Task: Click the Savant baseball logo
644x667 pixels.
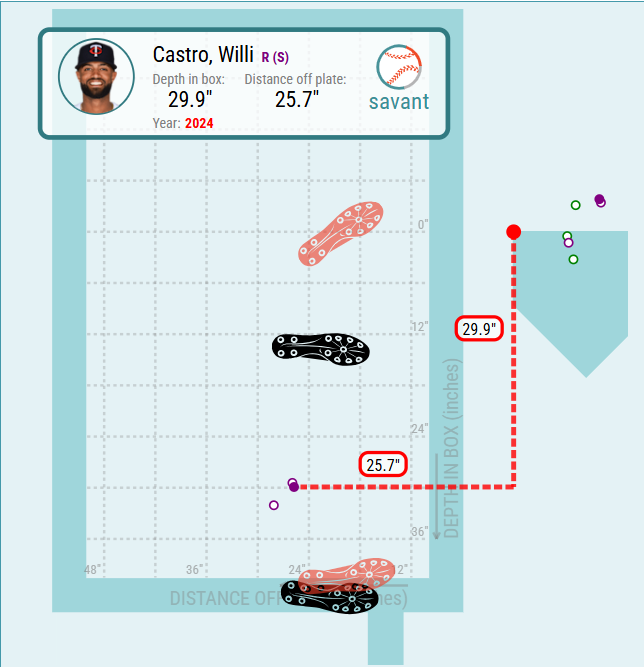Action: point(399,68)
